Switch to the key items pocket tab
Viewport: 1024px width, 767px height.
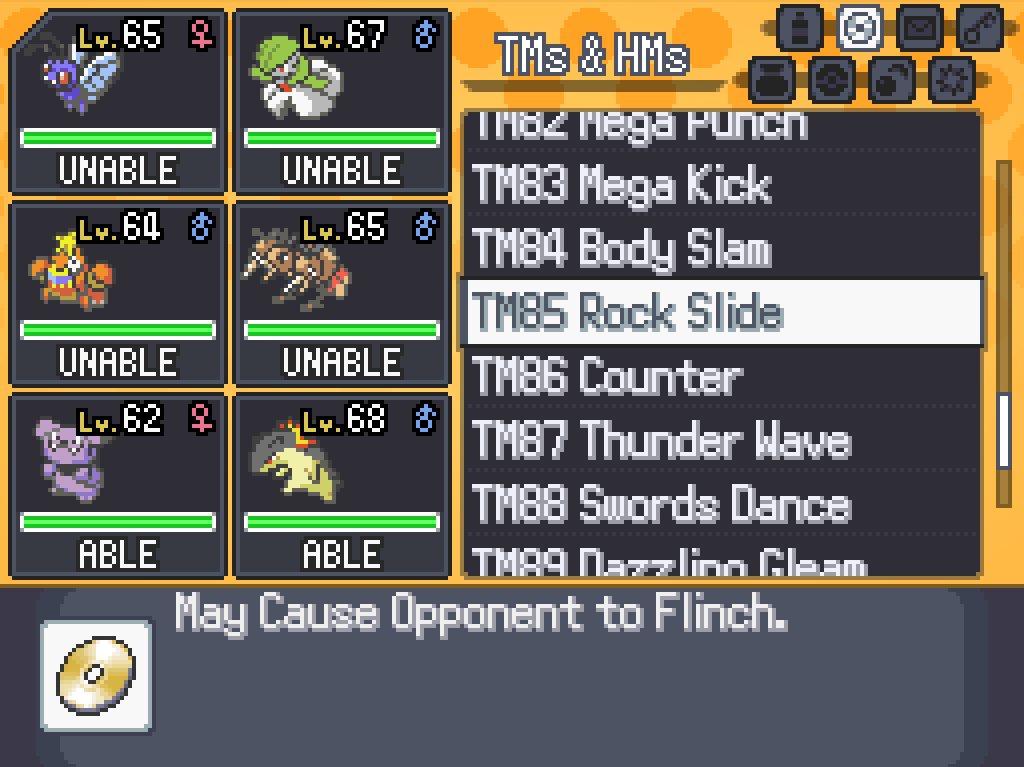pos(979,27)
